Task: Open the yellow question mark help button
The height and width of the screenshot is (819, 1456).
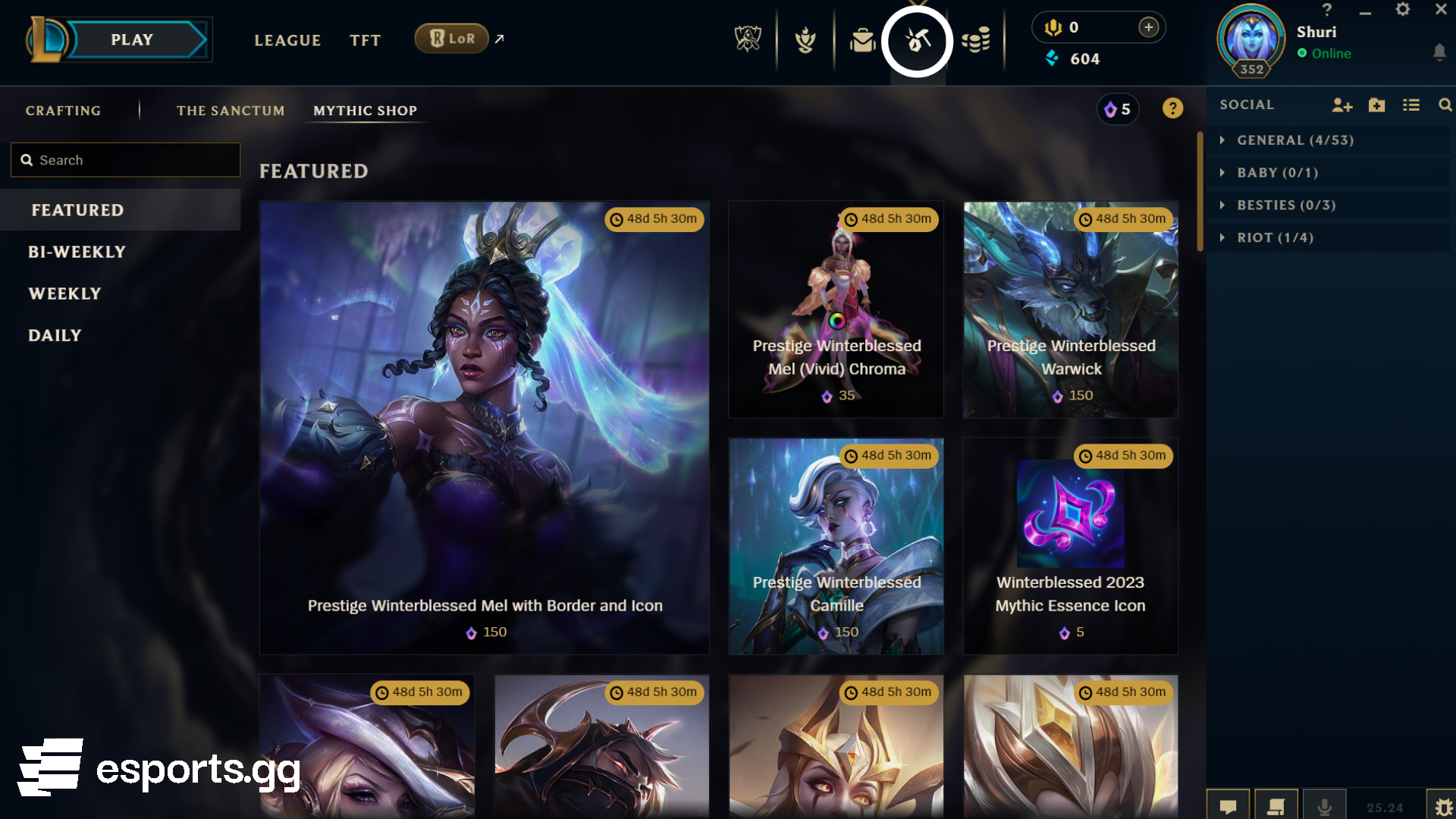Action: (x=1172, y=108)
